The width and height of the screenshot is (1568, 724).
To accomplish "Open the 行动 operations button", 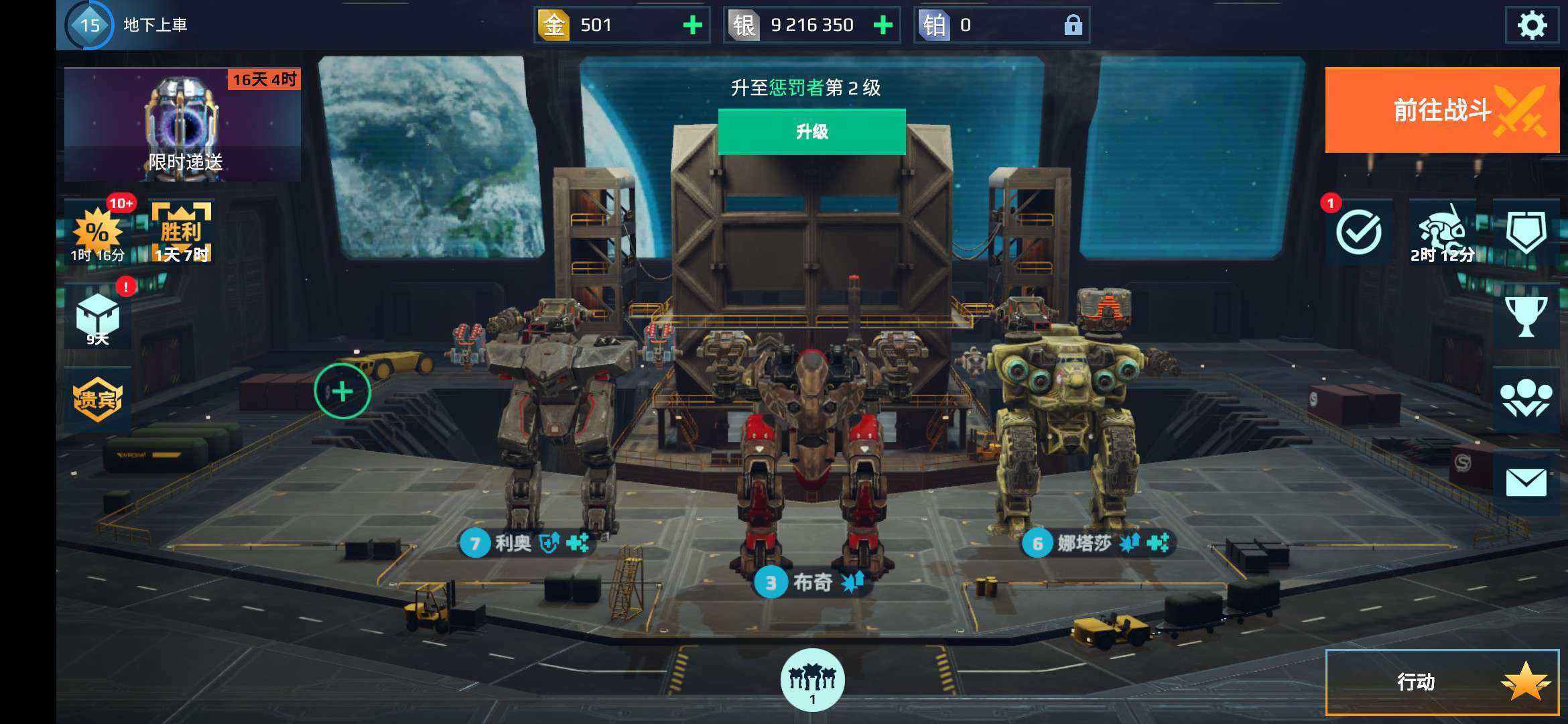I will coord(1442,682).
